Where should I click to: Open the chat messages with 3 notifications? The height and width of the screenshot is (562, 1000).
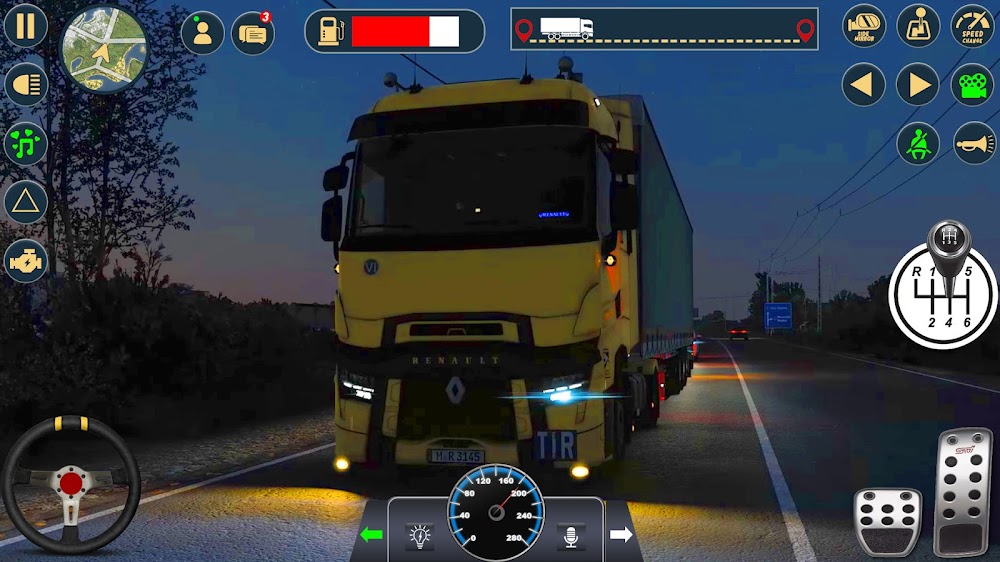tap(253, 33)
